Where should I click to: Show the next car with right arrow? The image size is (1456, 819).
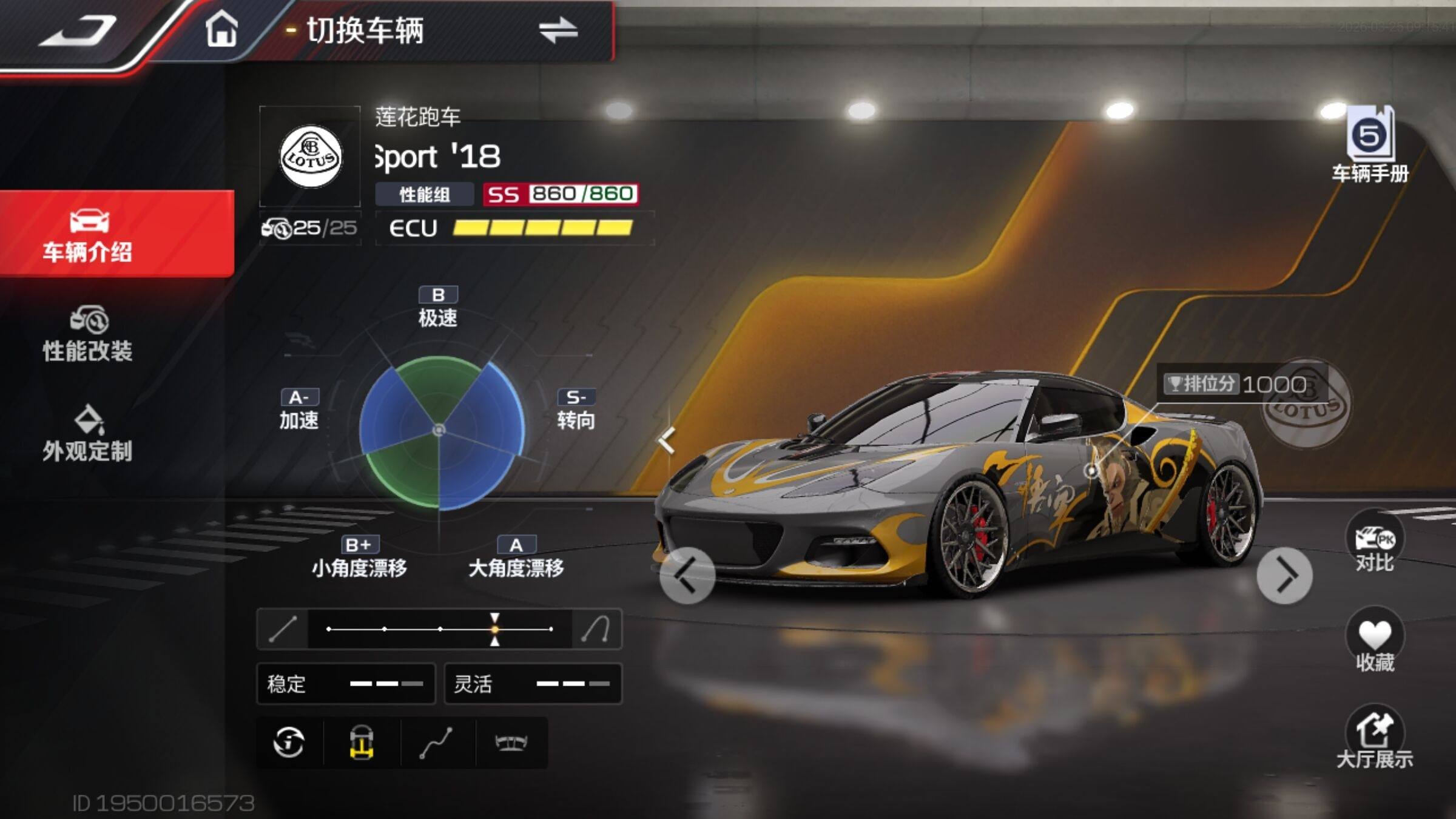1284,575
